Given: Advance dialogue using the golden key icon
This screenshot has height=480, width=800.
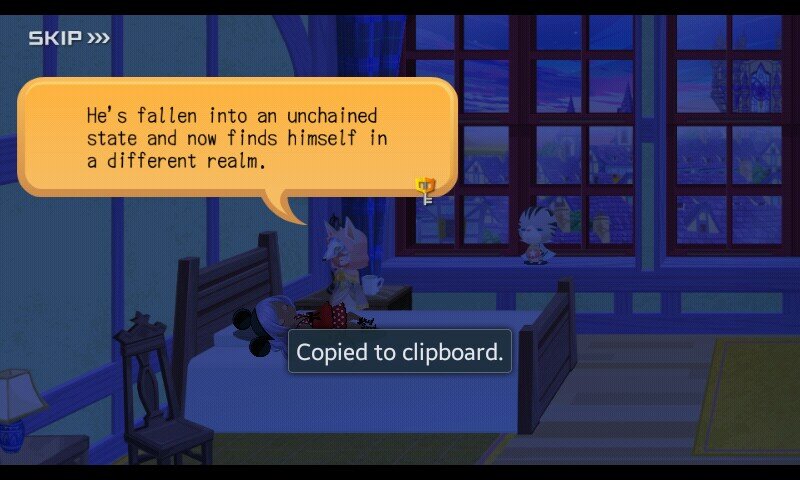Looking at the screenshot, I should point(427,189).
